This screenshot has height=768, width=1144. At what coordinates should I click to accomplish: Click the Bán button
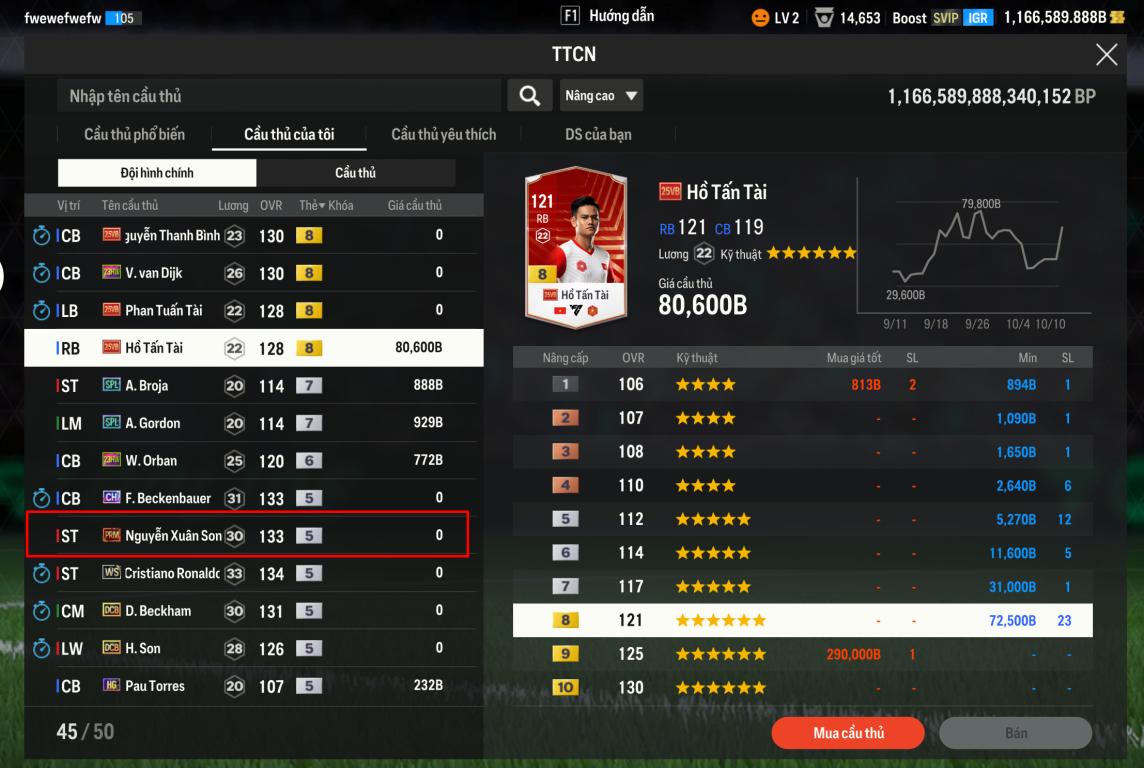1015,733
